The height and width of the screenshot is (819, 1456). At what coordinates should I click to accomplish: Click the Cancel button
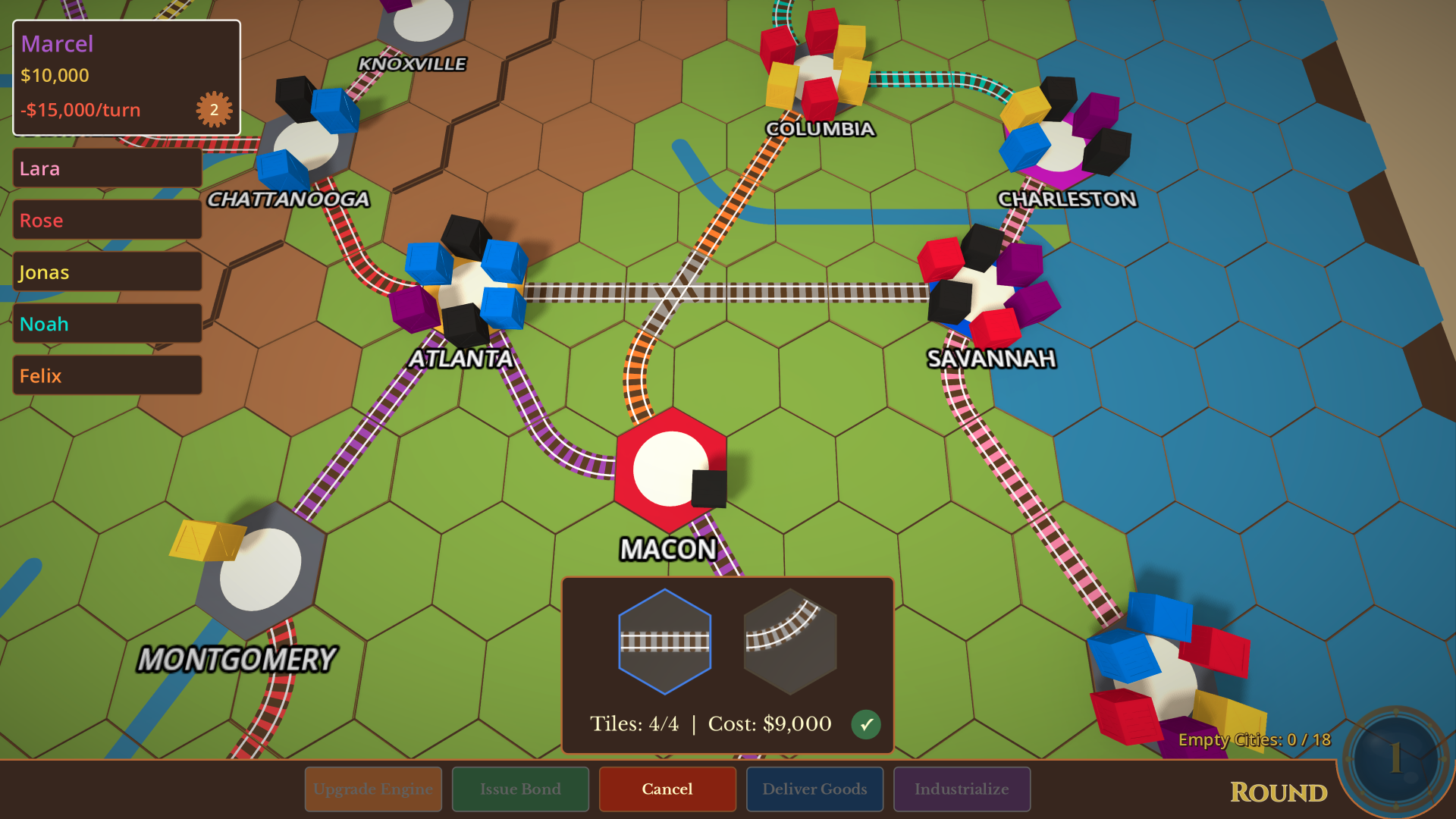667,789
